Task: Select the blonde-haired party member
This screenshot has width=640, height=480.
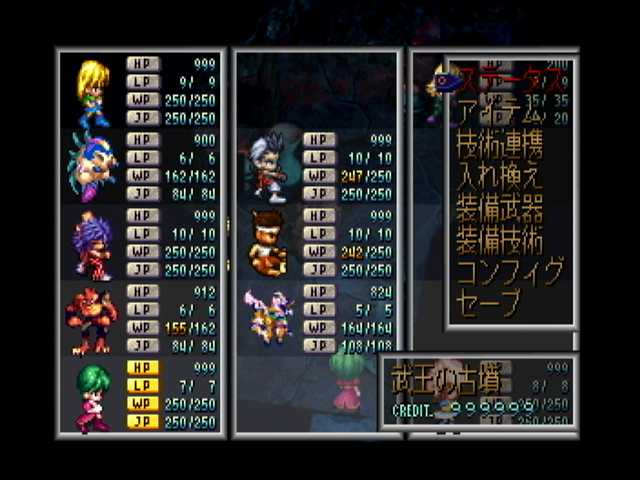Action: point(92,92)
